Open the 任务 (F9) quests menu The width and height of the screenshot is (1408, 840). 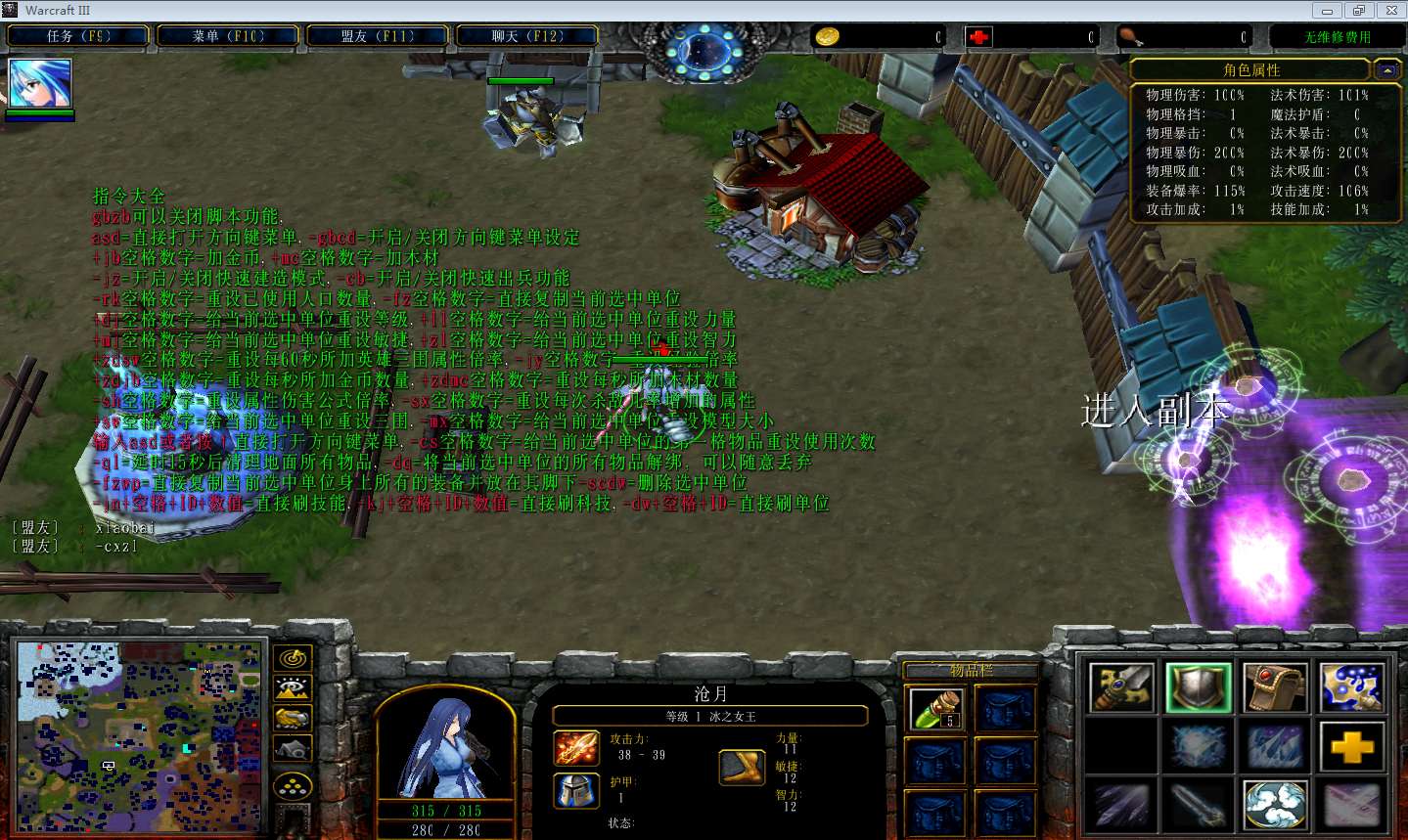point(78,36)
